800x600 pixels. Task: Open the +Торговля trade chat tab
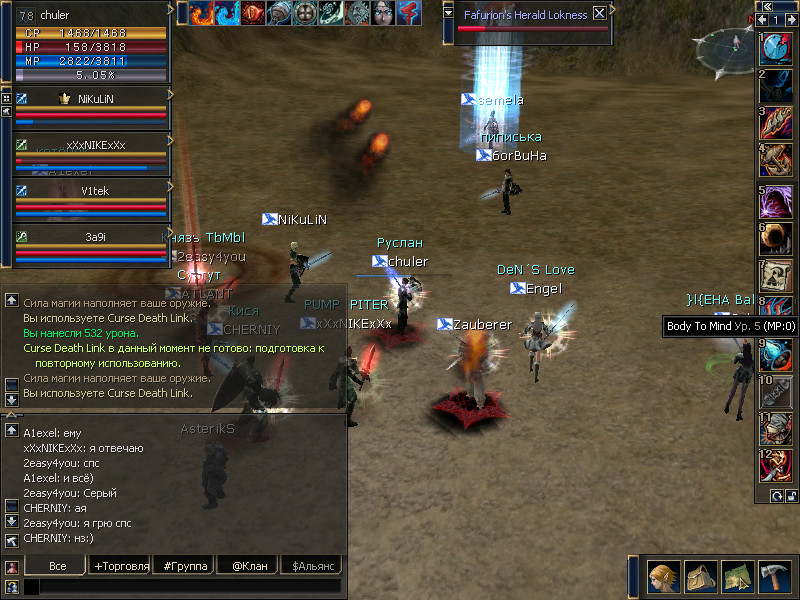[120, 566]
